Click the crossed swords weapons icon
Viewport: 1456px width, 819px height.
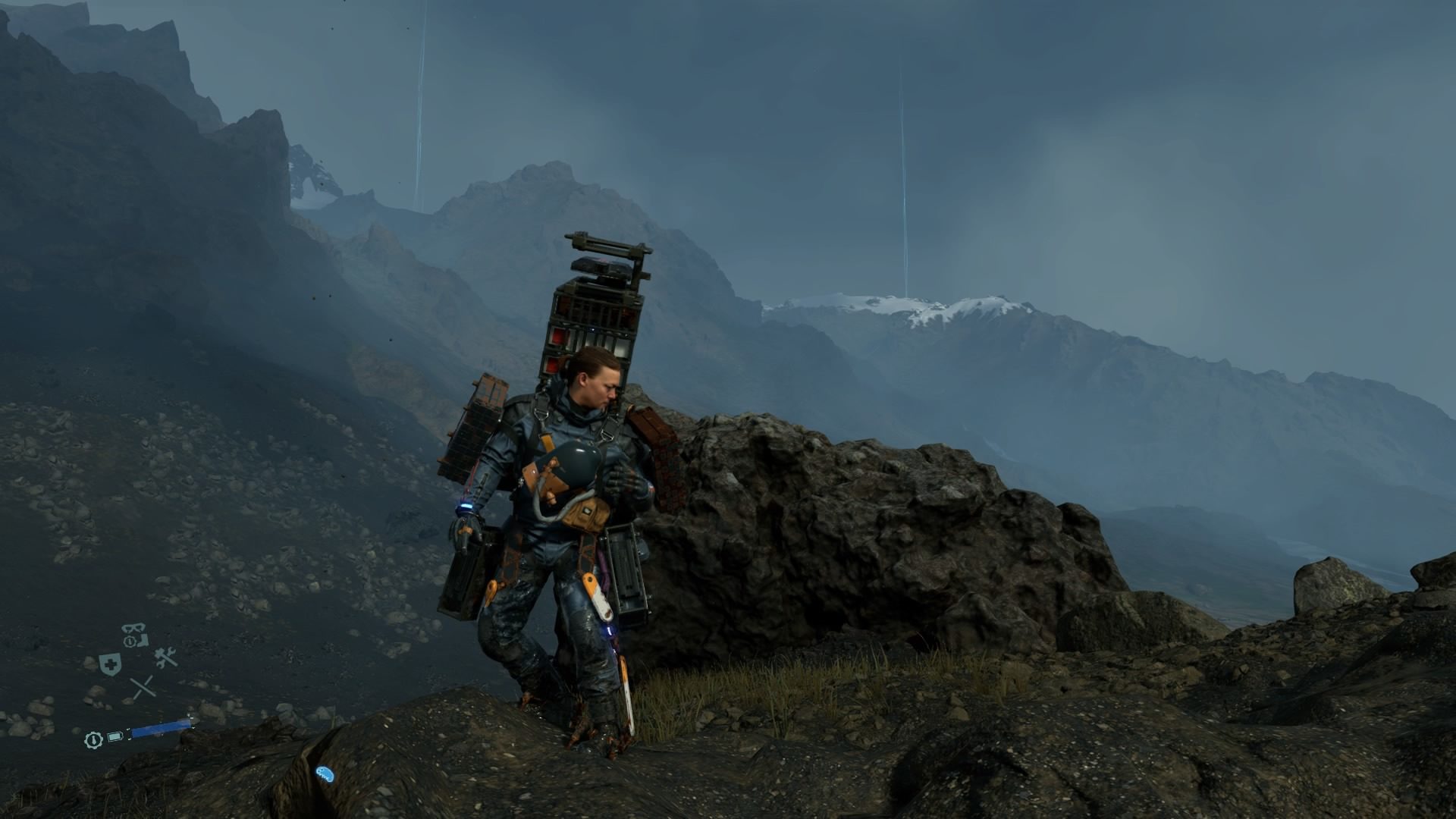point(143,687)
